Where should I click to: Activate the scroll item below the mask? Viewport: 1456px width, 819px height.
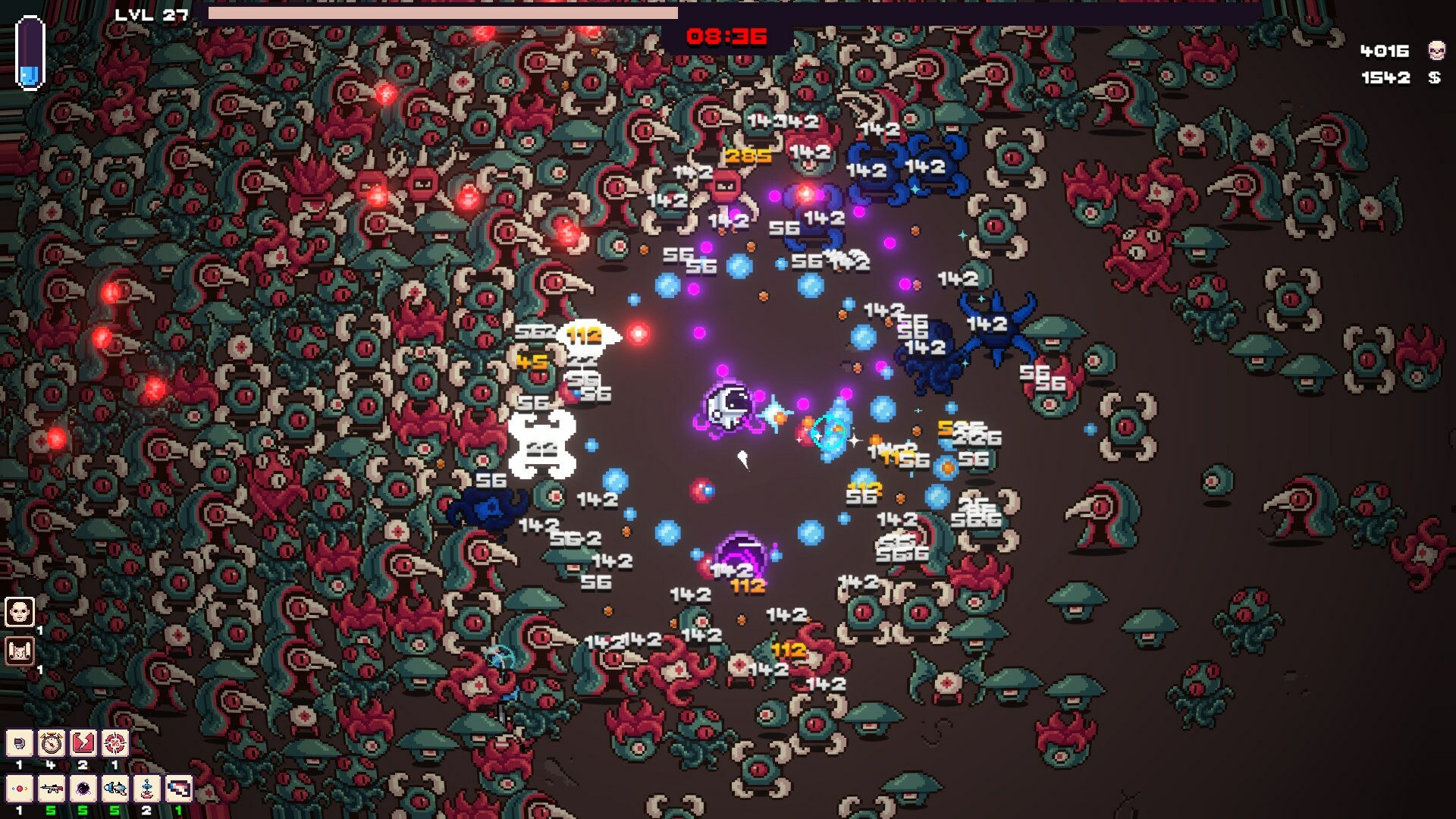pos(19,651)
